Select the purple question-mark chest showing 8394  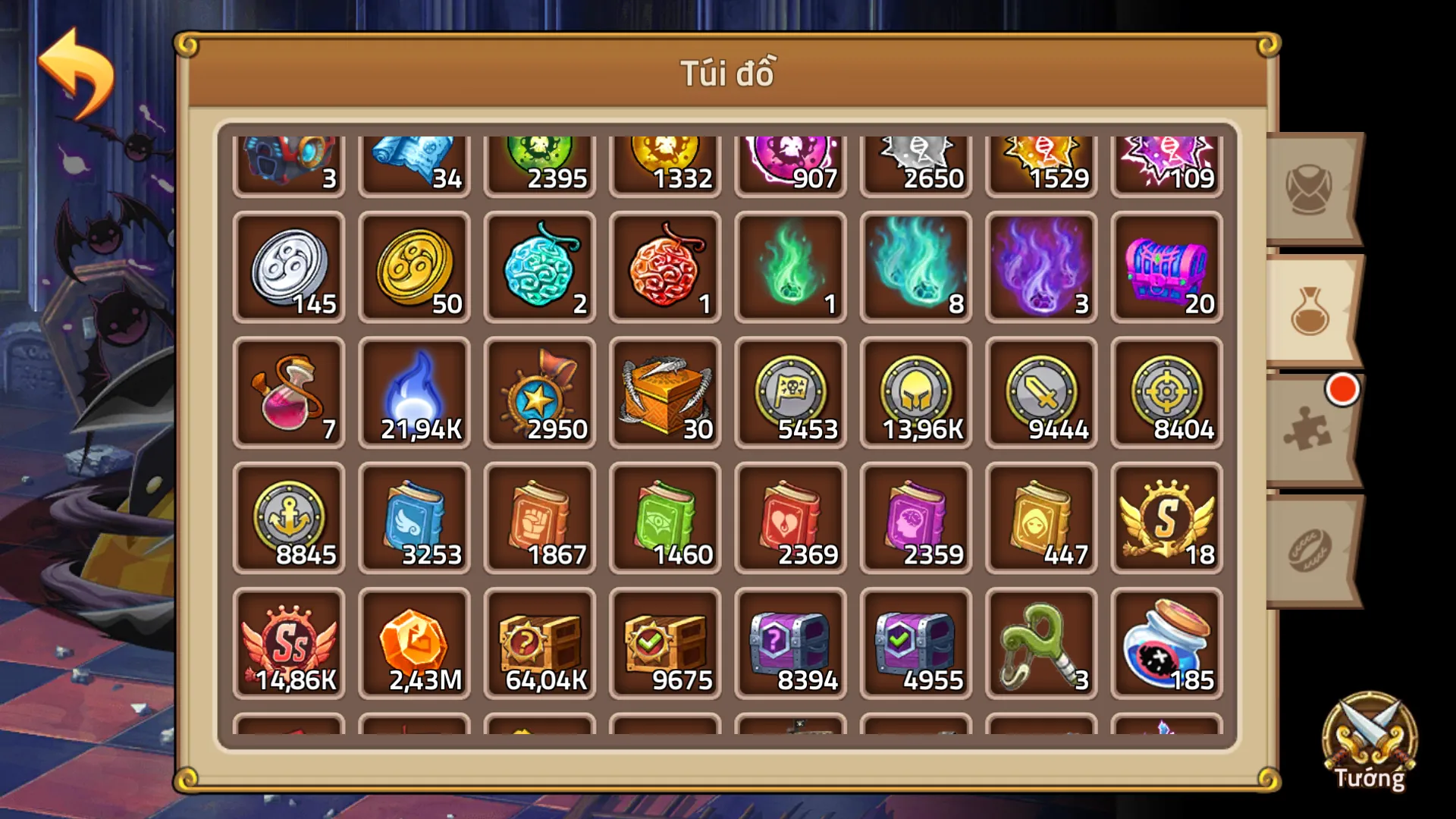point(789,643)
